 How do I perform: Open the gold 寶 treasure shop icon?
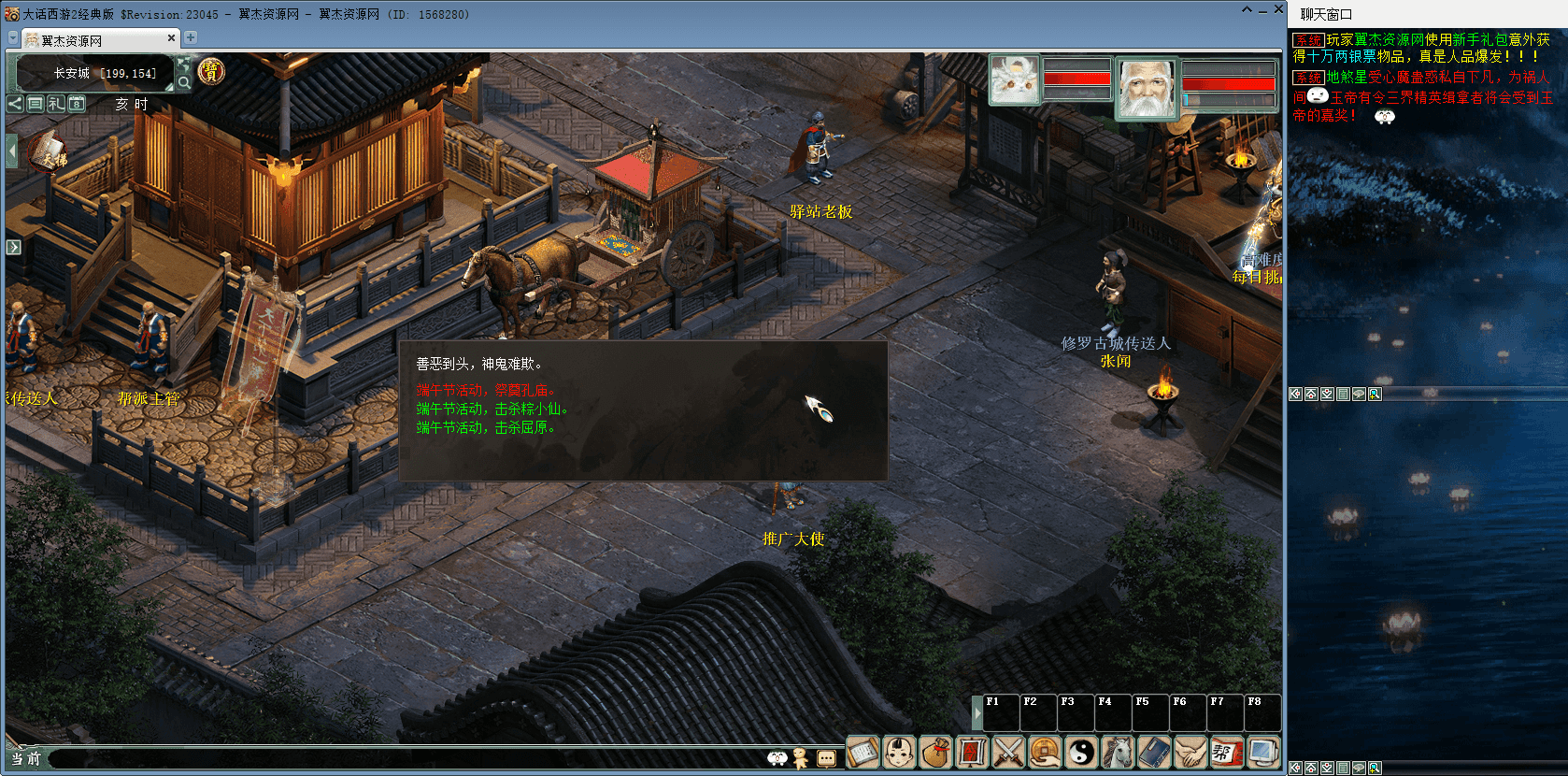click(212, 71)
